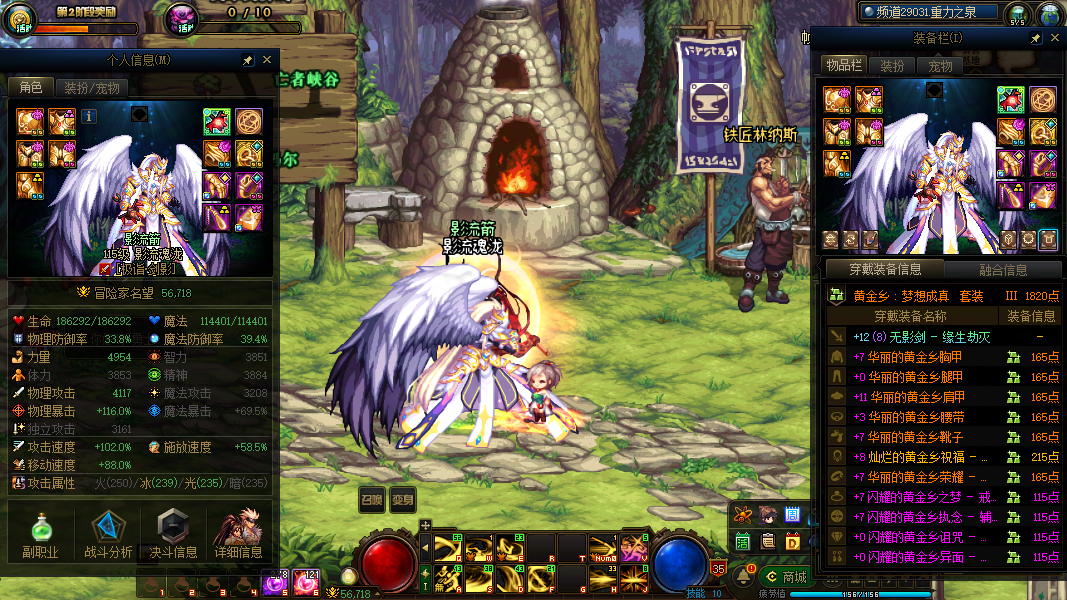Image resolution: width=1067 pixels, height=600 pixels.
Task: Open 战斗分析 combat analysis
Action: (107, 533)
